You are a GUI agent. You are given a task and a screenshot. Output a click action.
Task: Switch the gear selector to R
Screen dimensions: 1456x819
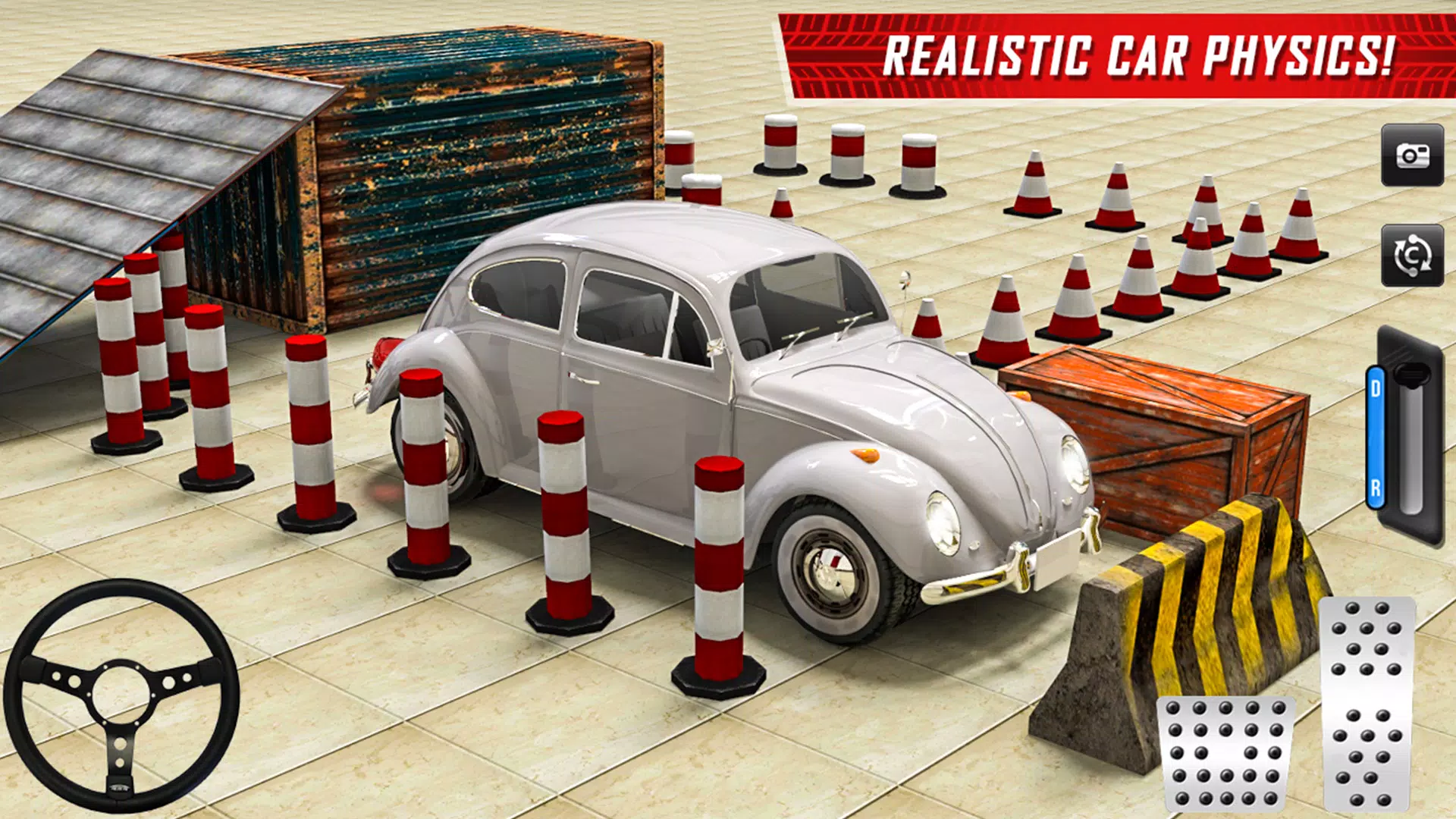pyautogui.click(x=1376, y=487)
